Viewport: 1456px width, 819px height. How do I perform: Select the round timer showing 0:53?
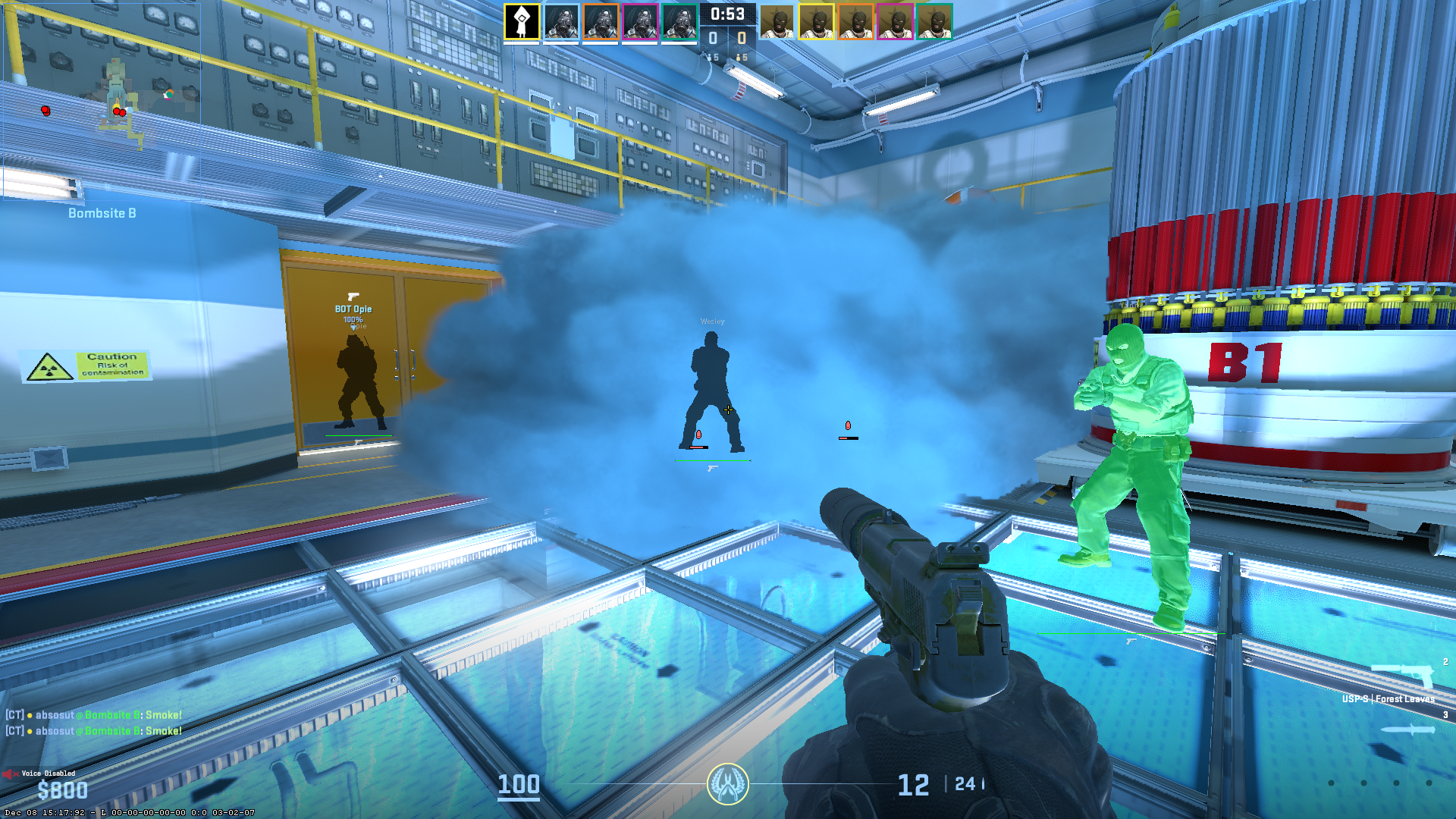727,13
